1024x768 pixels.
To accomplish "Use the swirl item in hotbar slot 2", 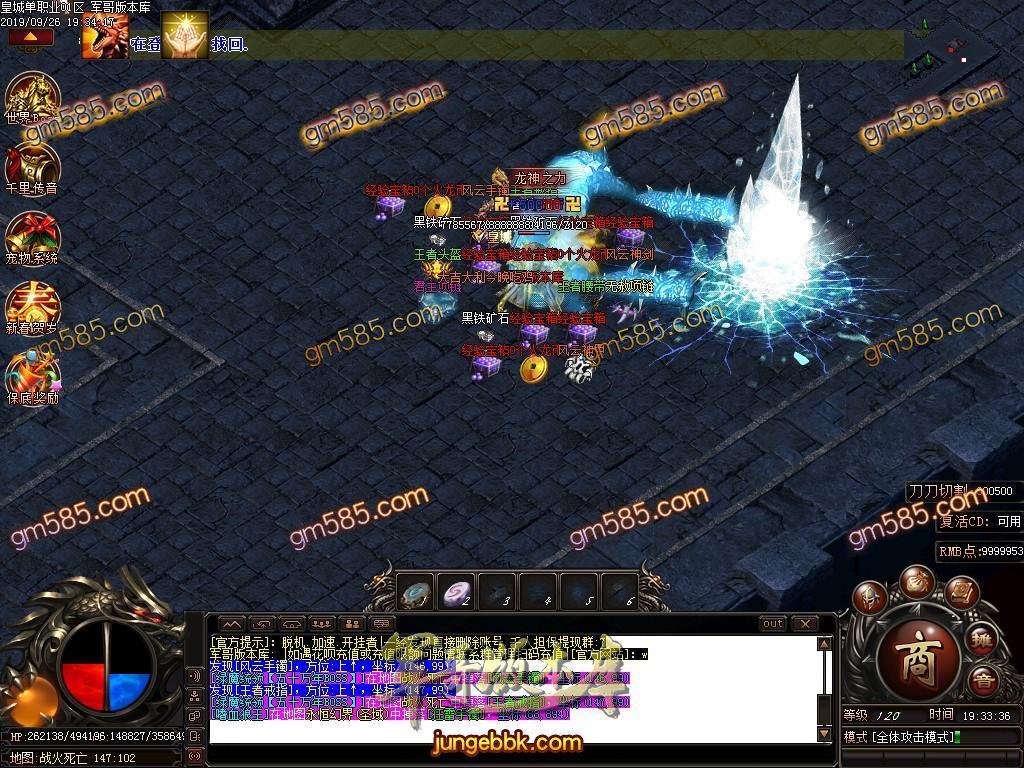I will (457, 590).
